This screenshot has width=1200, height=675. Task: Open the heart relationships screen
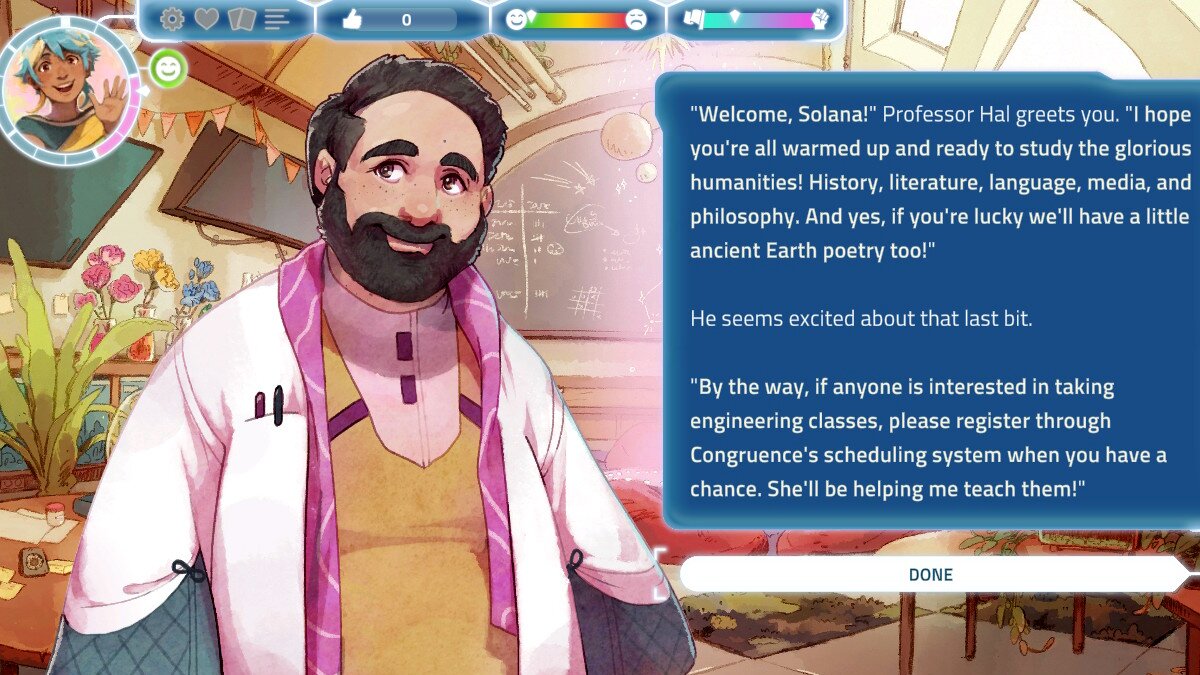tap(206, 19)
